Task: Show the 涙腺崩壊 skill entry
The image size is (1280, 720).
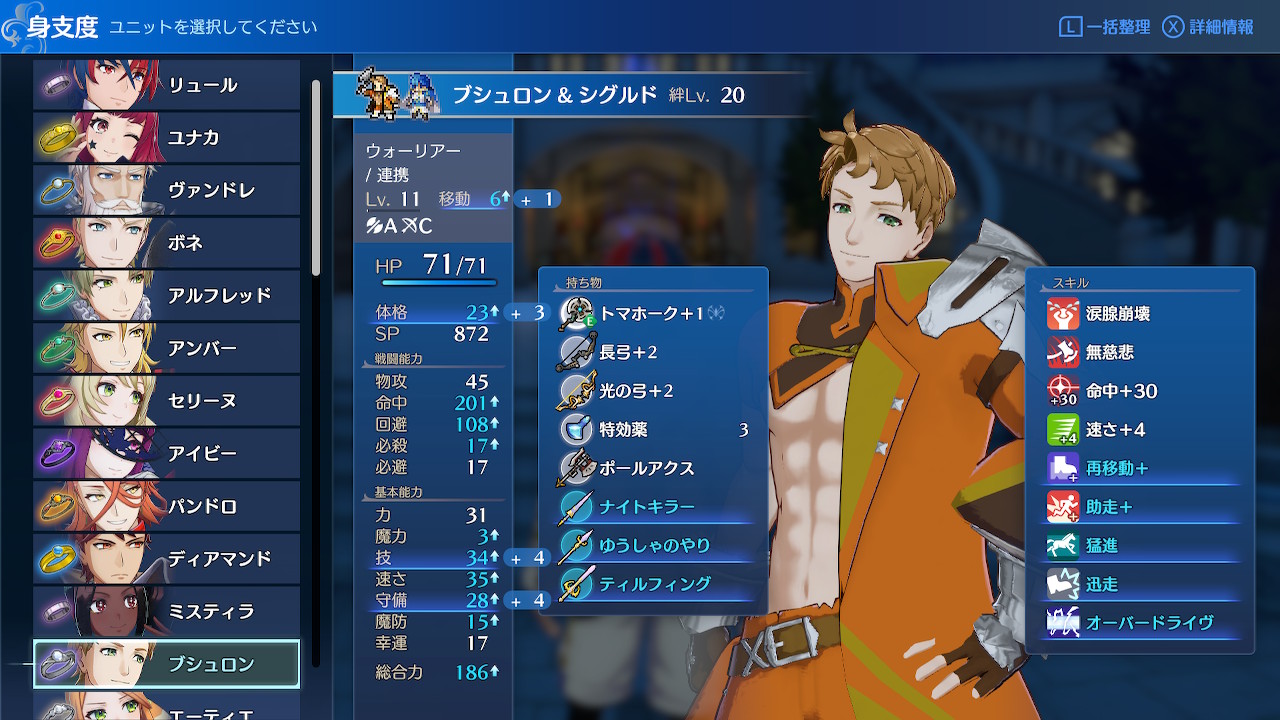Action: click(1141, 314)
